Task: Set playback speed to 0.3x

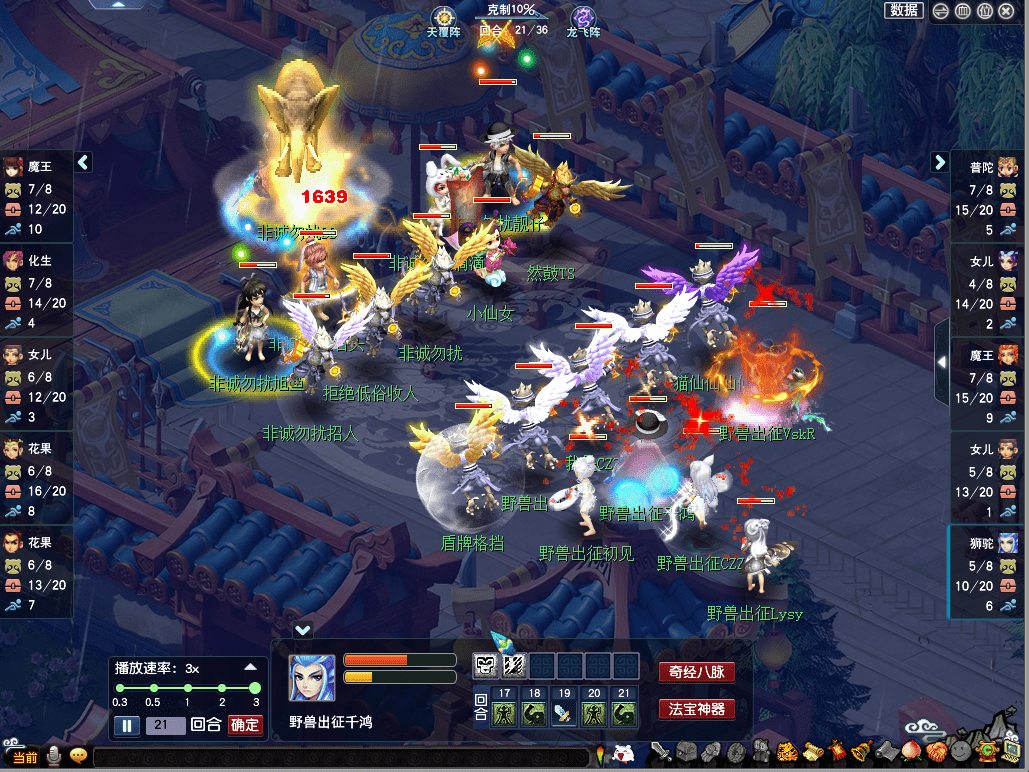Action: point(120,688)
